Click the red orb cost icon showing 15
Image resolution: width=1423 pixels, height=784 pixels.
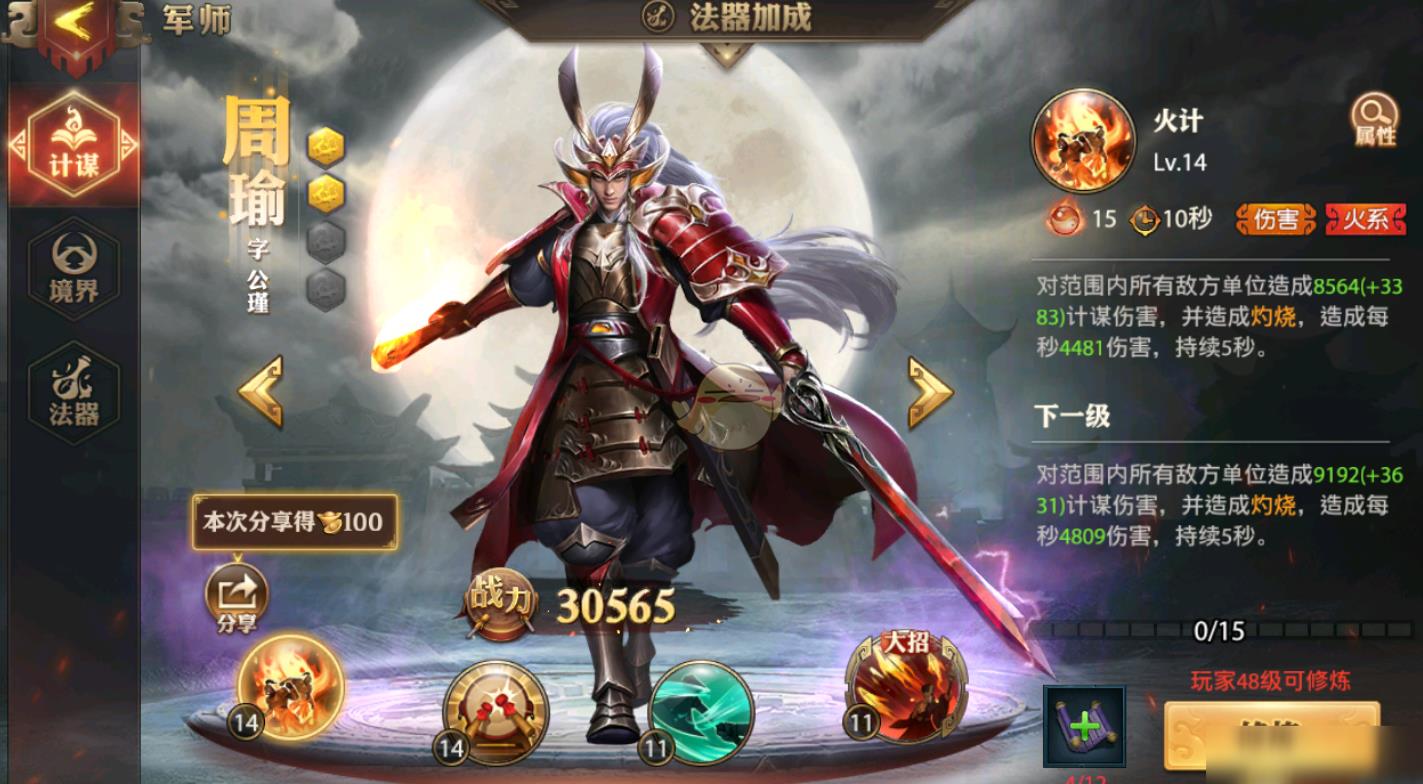1062,219
